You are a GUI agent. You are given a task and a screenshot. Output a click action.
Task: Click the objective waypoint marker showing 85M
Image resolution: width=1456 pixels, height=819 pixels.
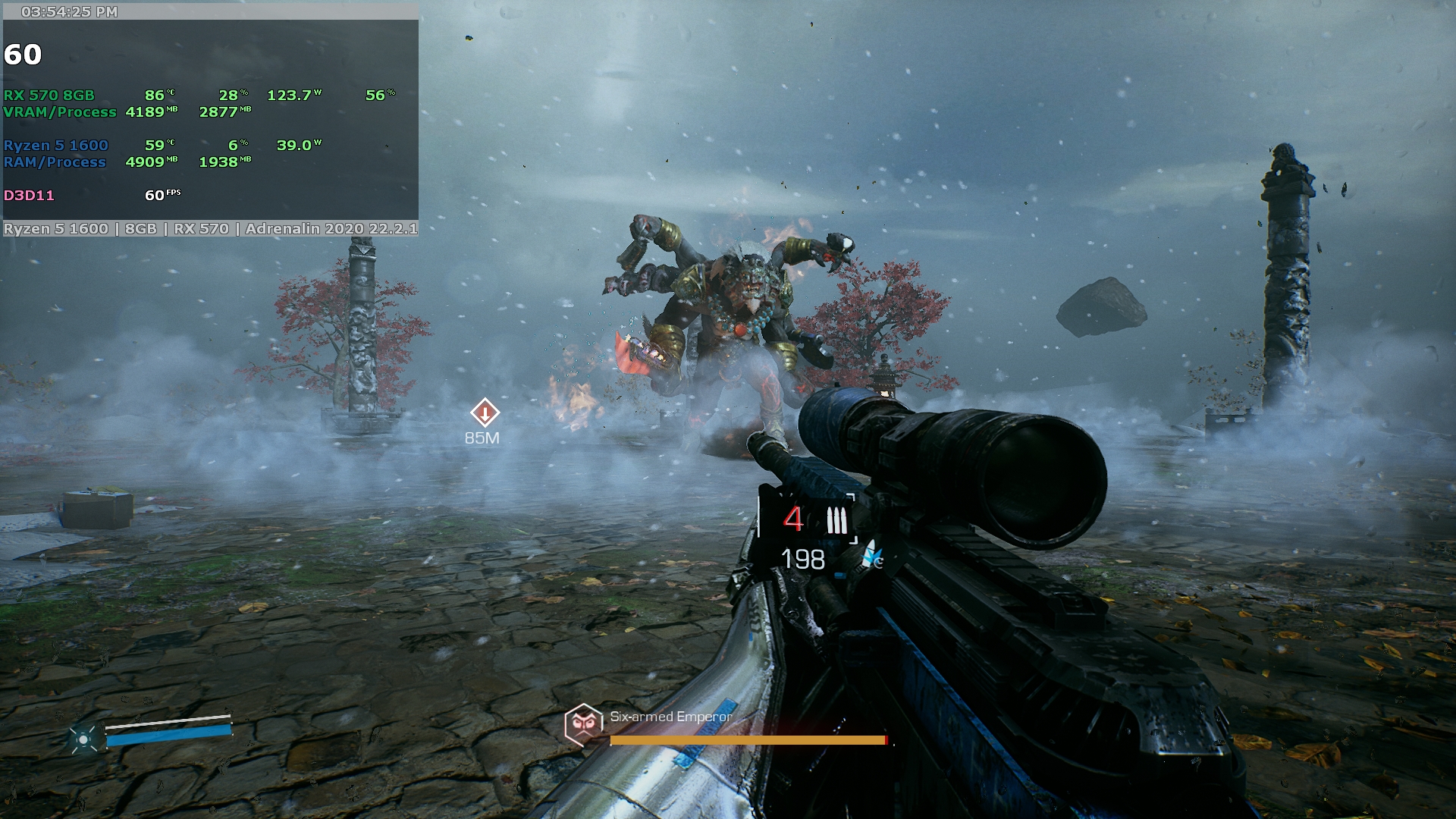[x=485, y=413]
